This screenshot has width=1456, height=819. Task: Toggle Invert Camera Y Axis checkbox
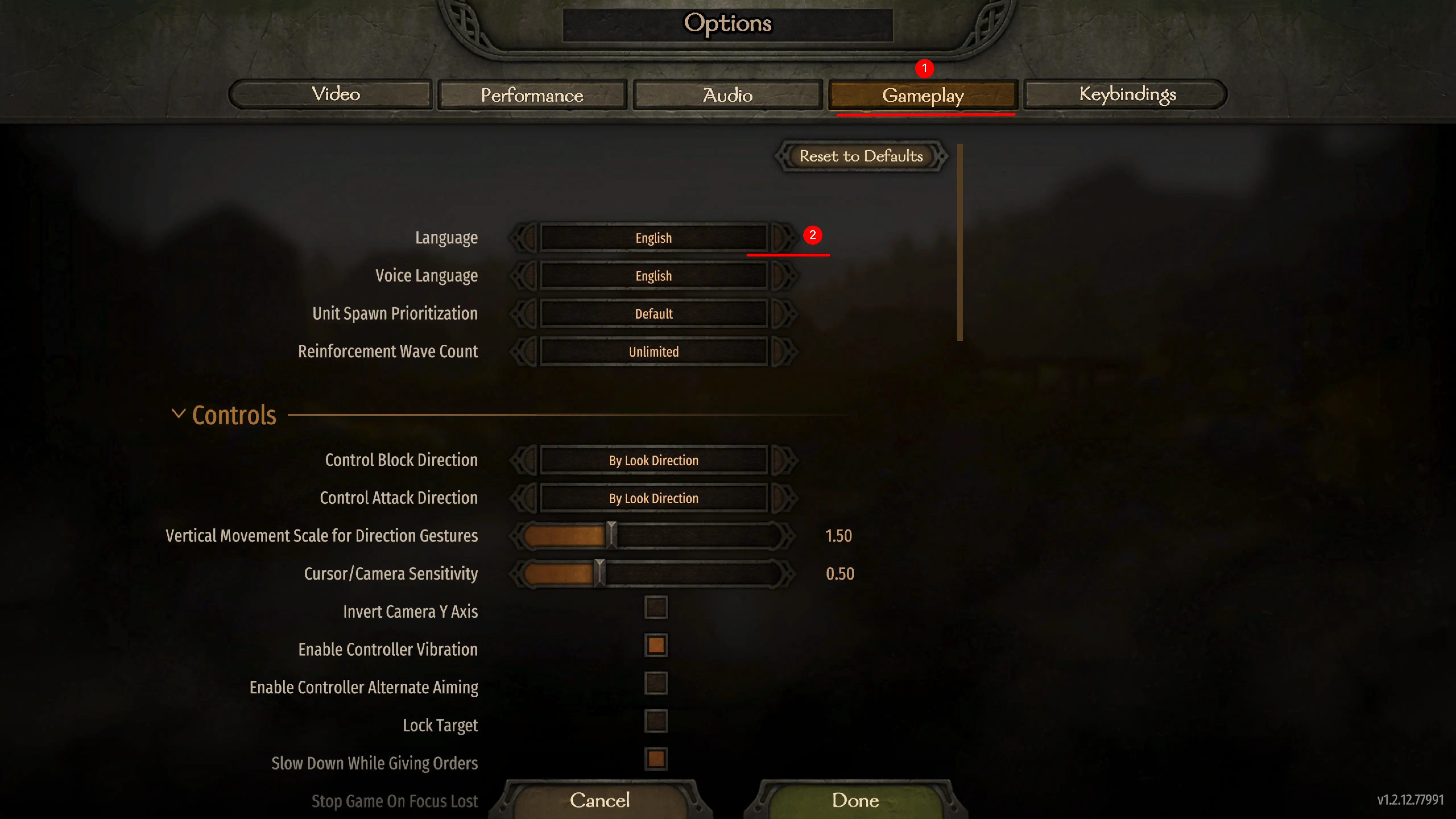[x=656, y=608]
